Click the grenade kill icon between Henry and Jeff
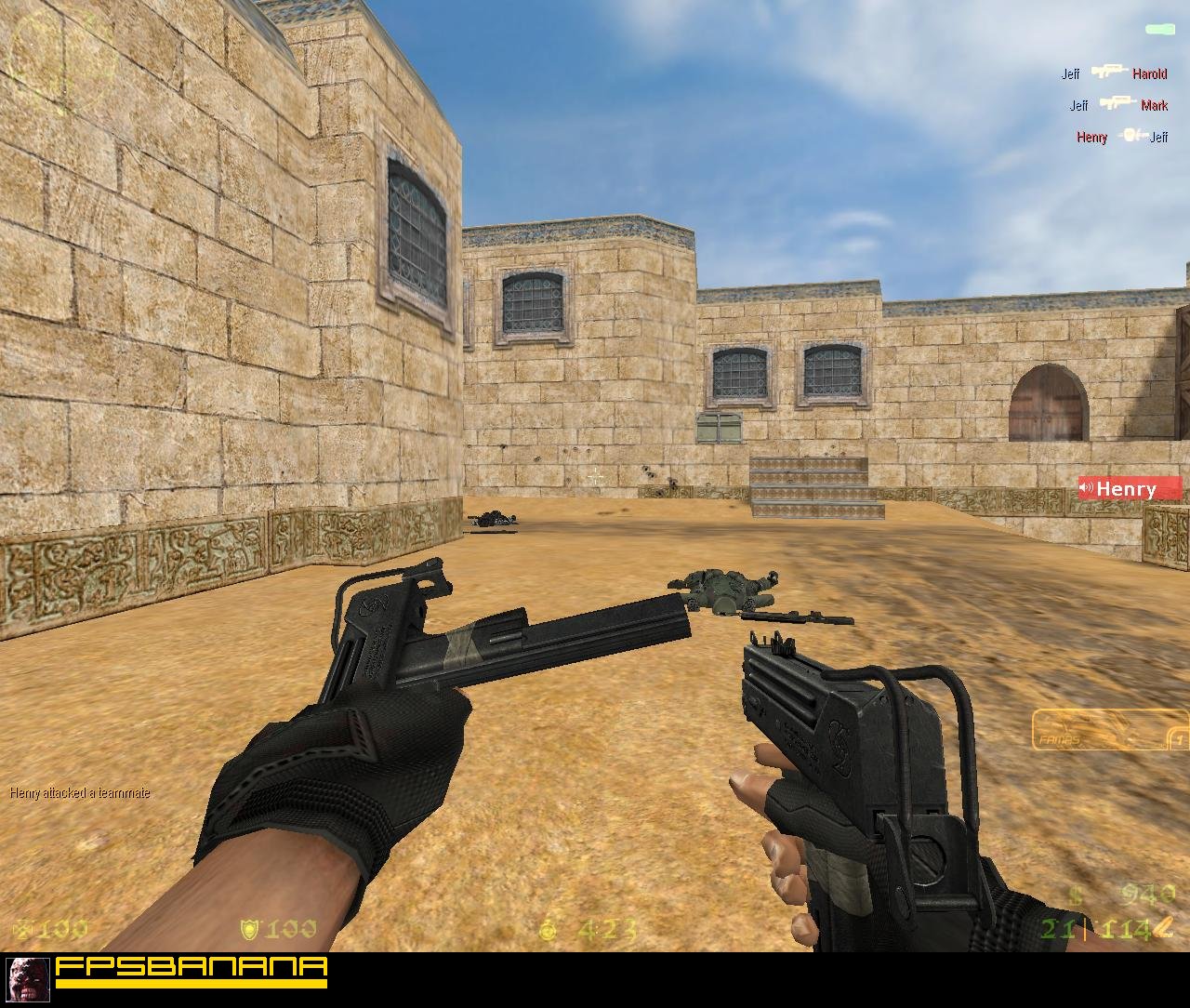 1131,134
